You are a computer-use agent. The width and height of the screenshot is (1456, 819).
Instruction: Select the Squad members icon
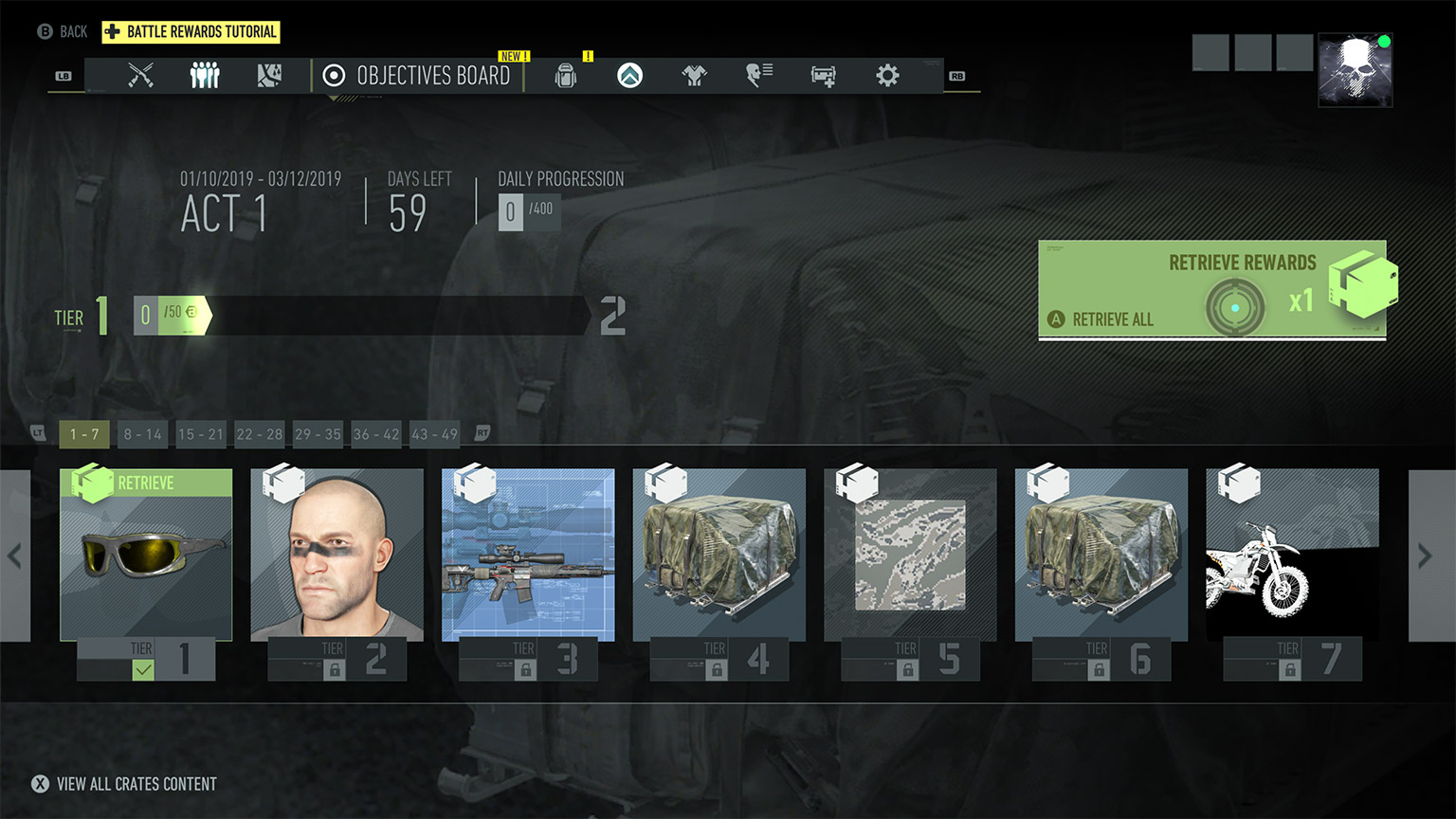205,75
